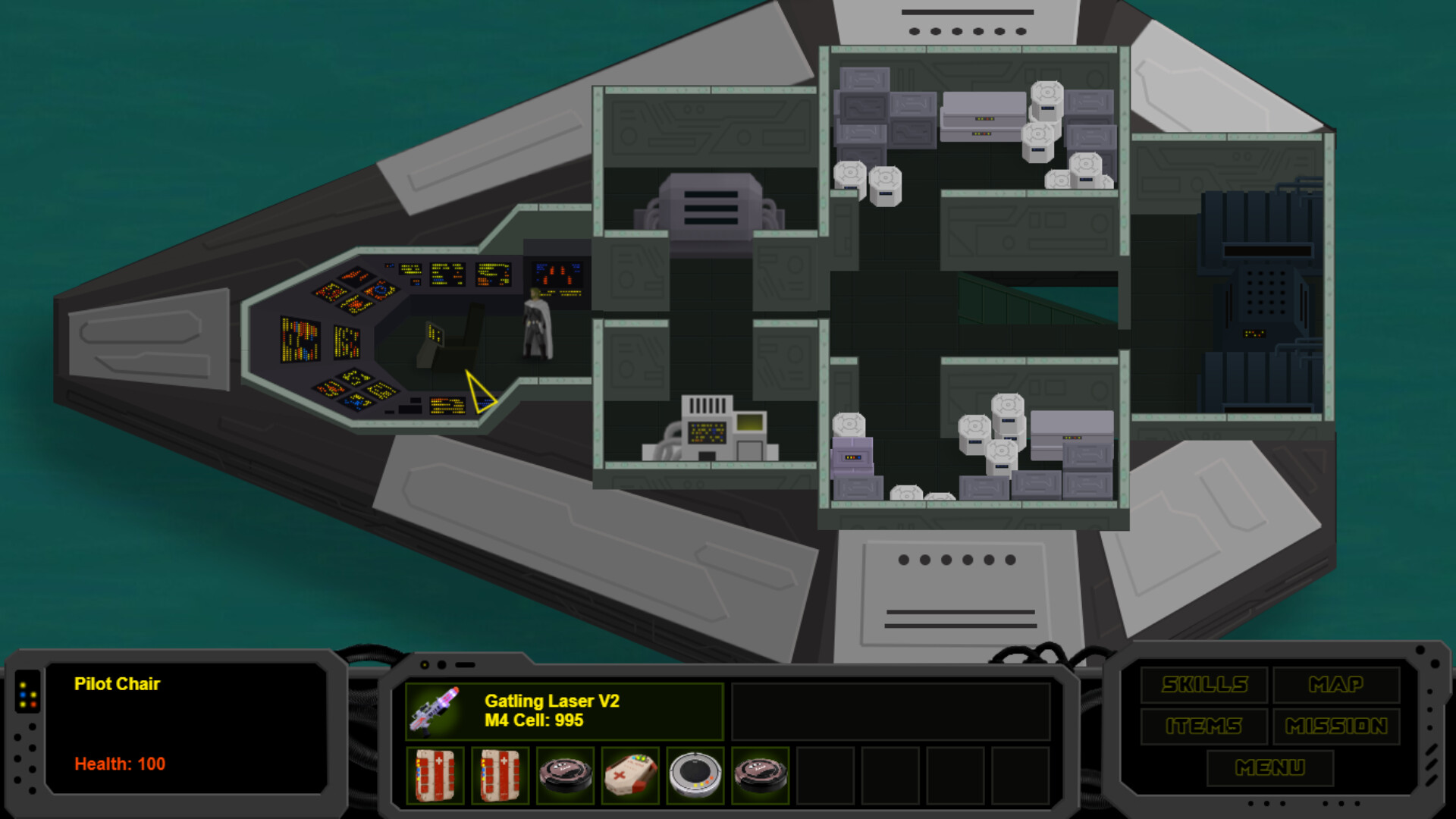The width and height of the screenshot is (1456, 819).
Task: Open the SKILLS panel
Action: (x=1203, y=684)
